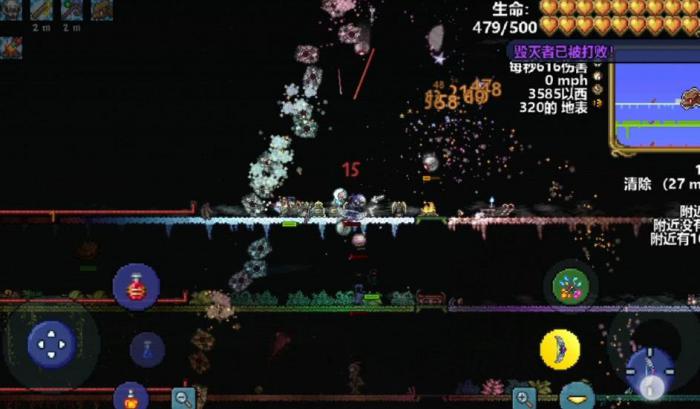
Task: Use the blue mana potion button
Action: [x=147, y=349]
